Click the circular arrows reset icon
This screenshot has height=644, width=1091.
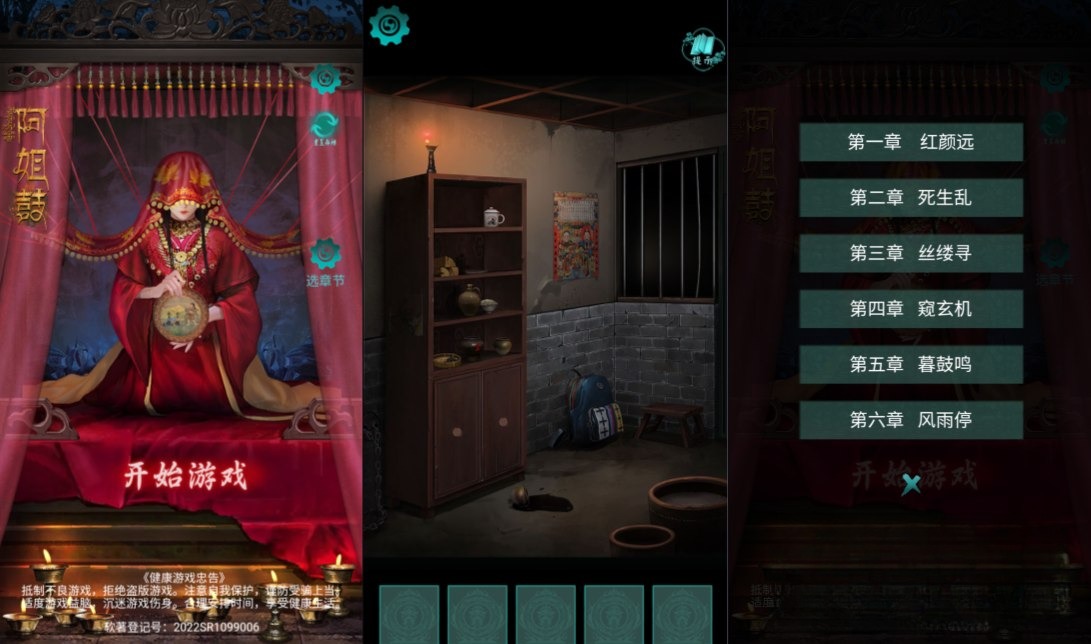[x=325, y=127]
